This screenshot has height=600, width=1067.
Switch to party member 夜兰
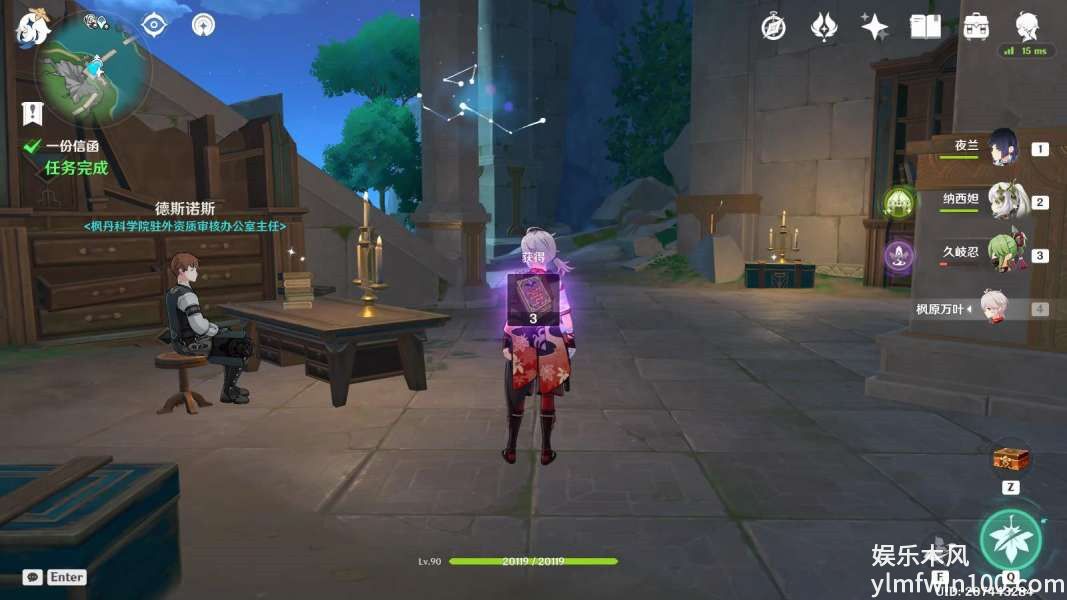(1003, 148)
